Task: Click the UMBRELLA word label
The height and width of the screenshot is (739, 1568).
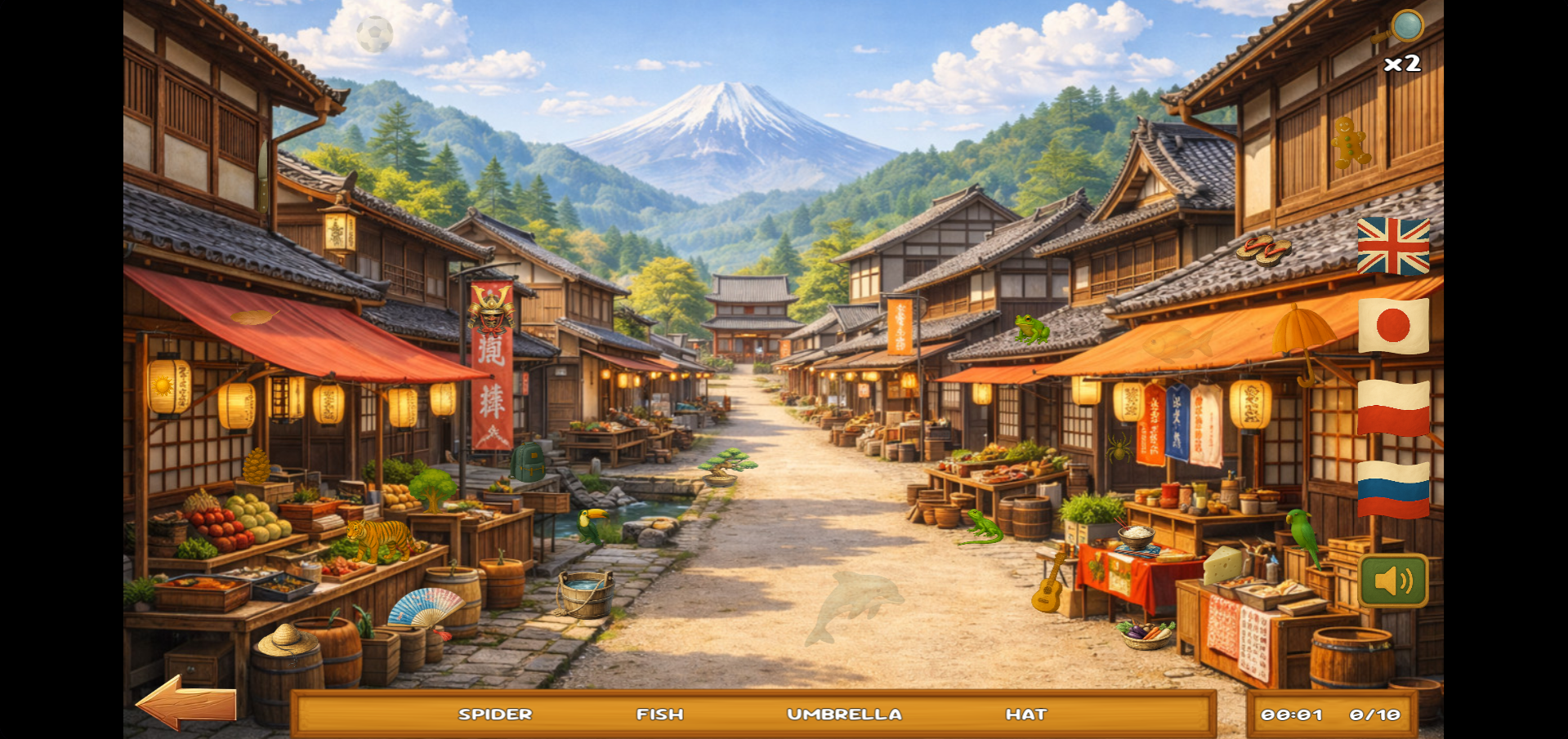Action: click(x=845, y=713)
